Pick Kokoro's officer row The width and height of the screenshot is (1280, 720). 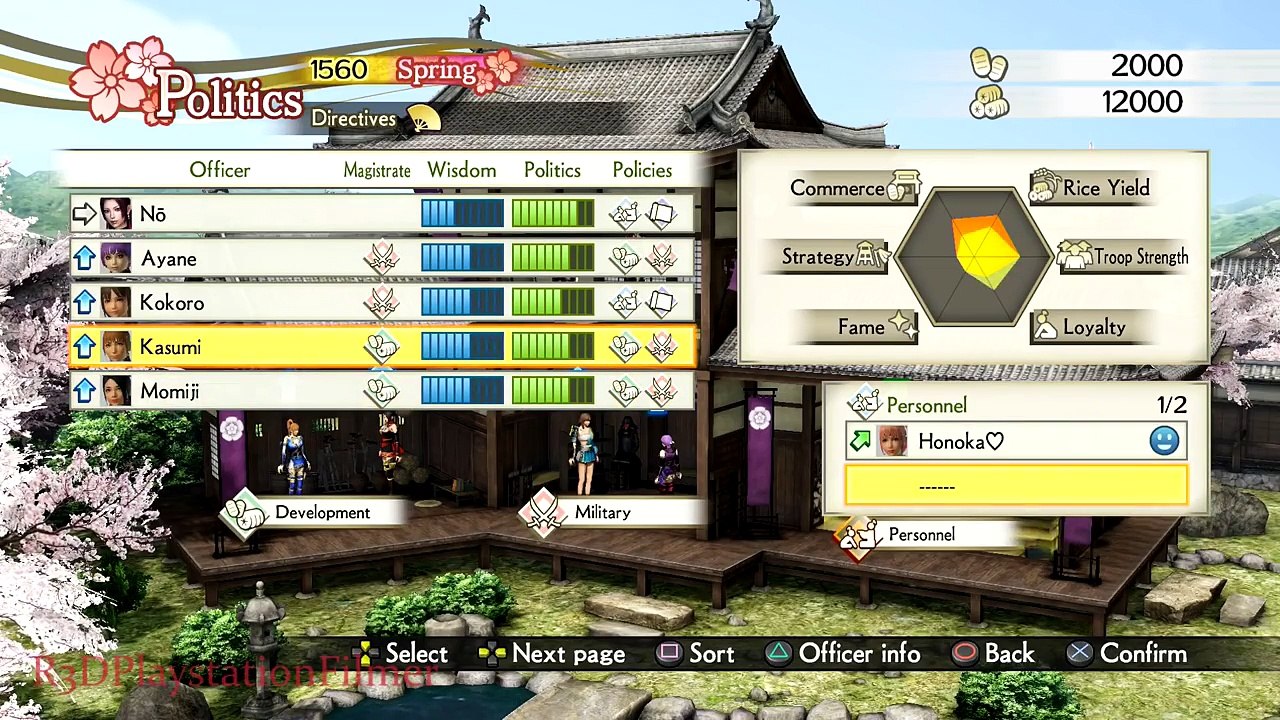click(x=380, y=303)
